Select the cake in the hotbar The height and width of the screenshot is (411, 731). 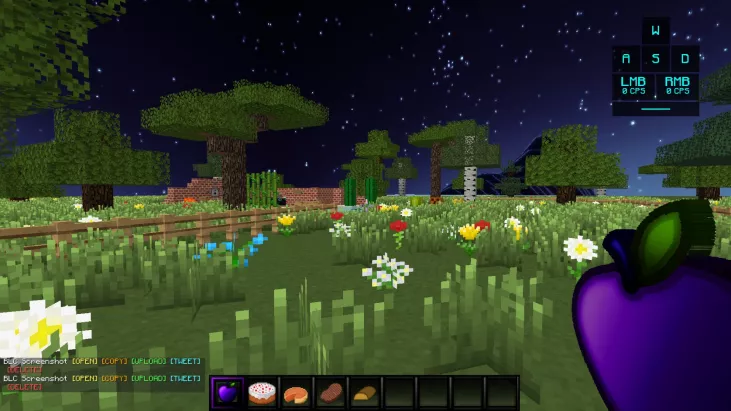pyautogui.click(x=261, y=392)
